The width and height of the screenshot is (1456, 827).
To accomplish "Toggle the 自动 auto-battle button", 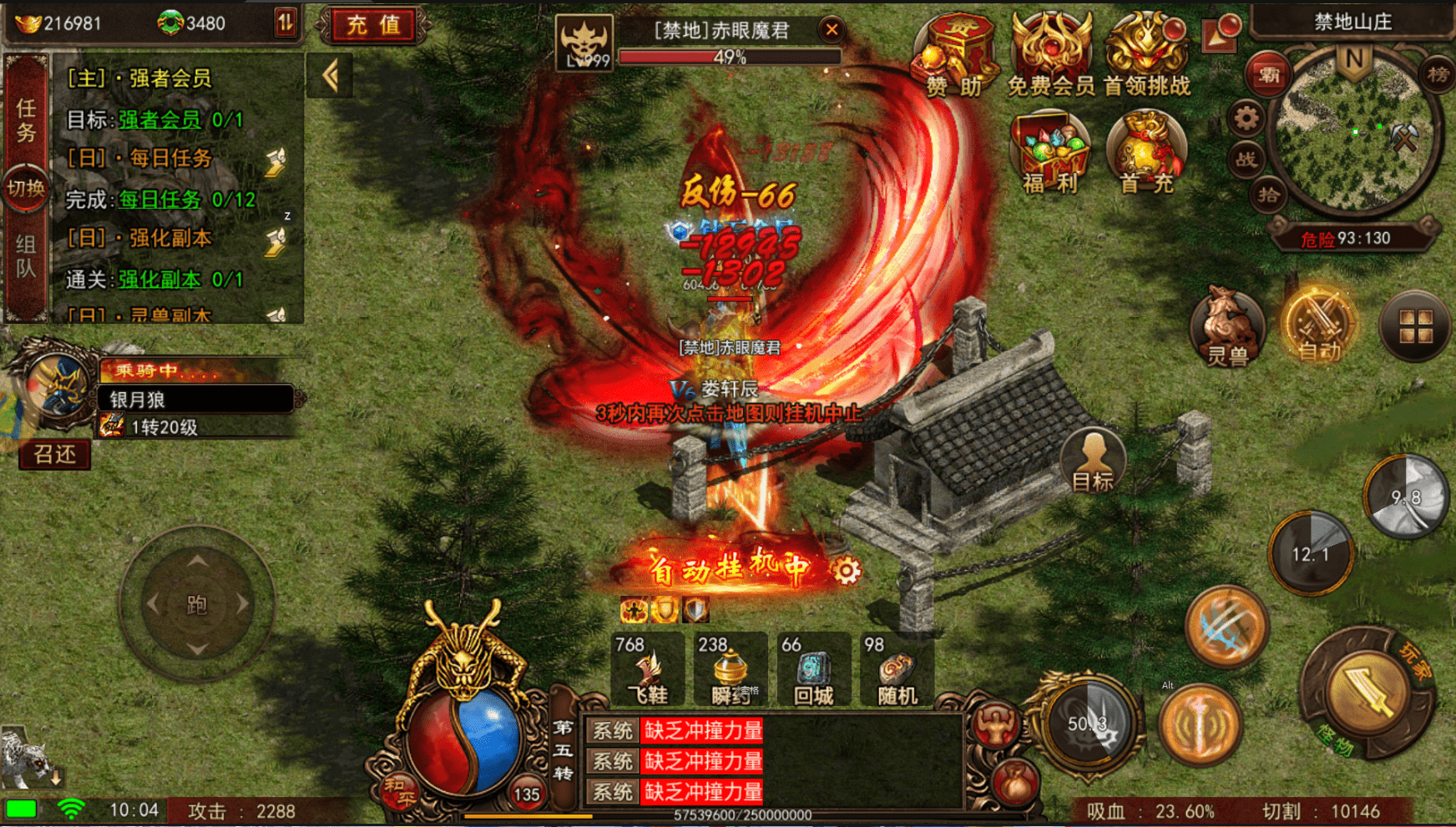I will coord(1319,327).
